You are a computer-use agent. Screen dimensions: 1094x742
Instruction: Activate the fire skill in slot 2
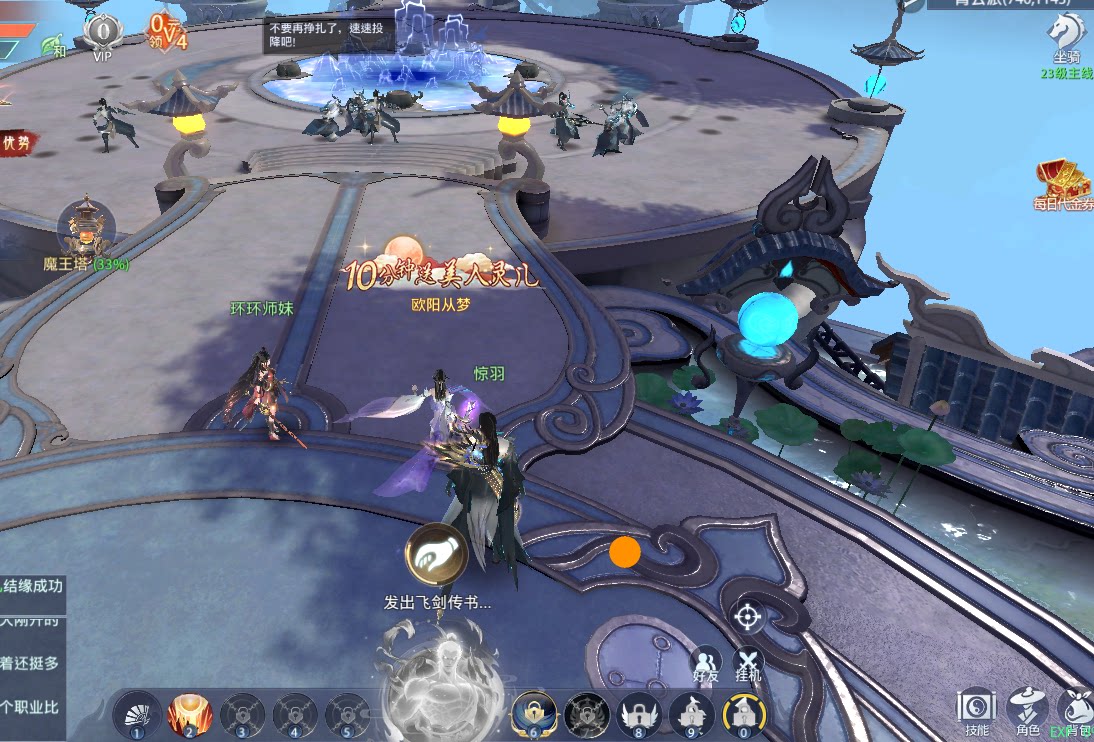click(187, 715)
